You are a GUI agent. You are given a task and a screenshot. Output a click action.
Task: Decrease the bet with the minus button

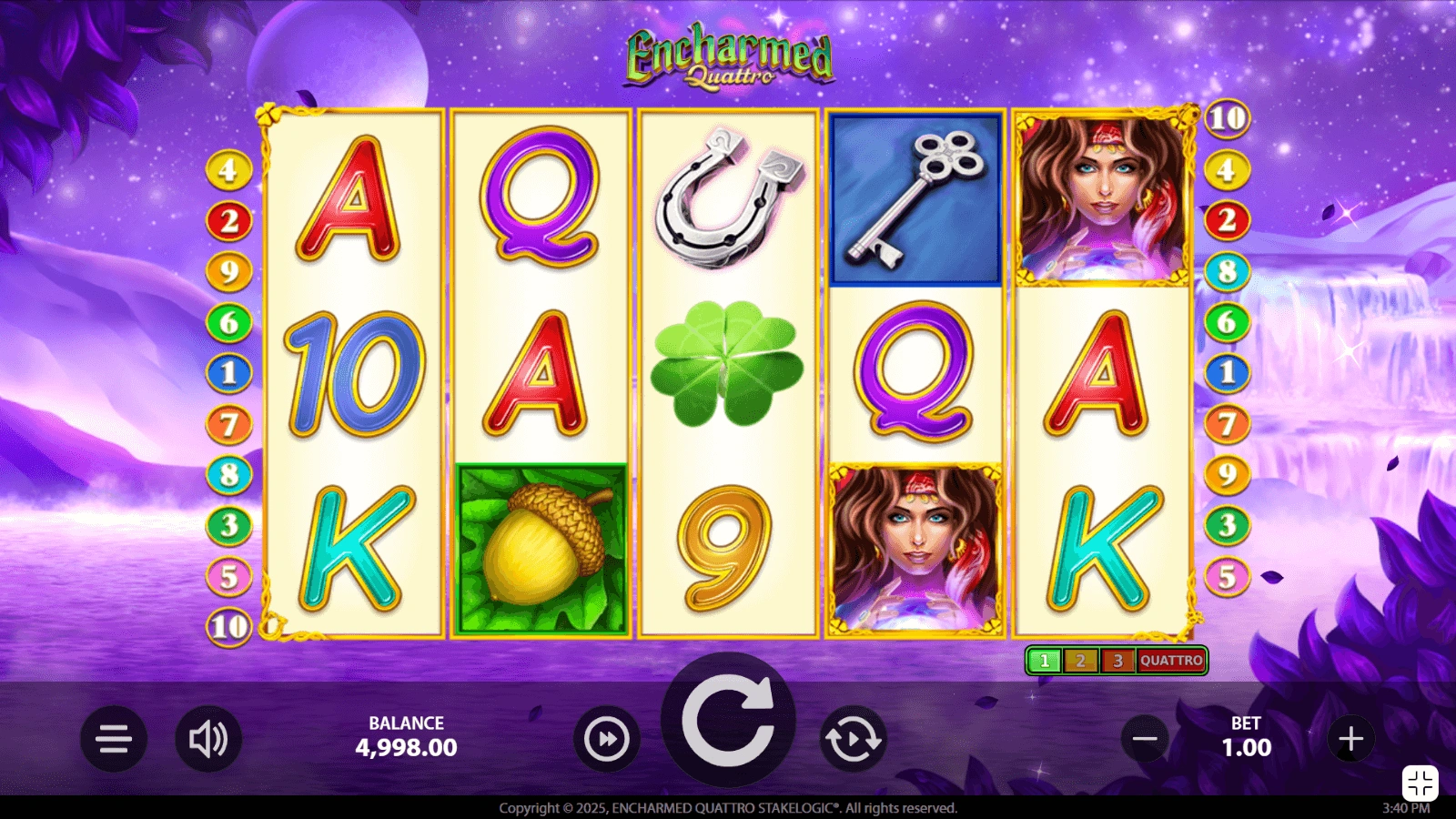tap(1145, 739)
